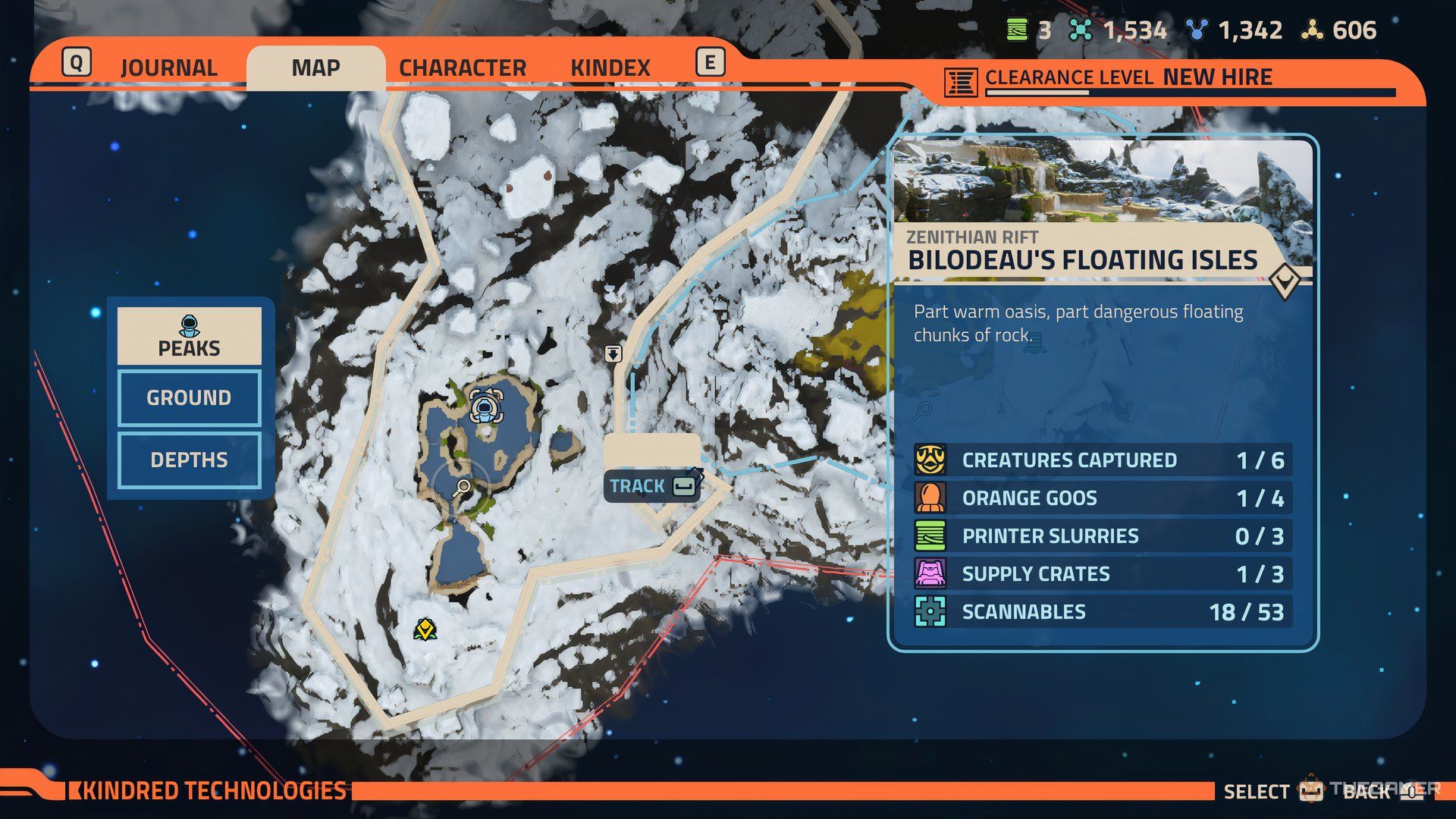
Task: Choose the Scannables row
Action: tap(1102, 612)
